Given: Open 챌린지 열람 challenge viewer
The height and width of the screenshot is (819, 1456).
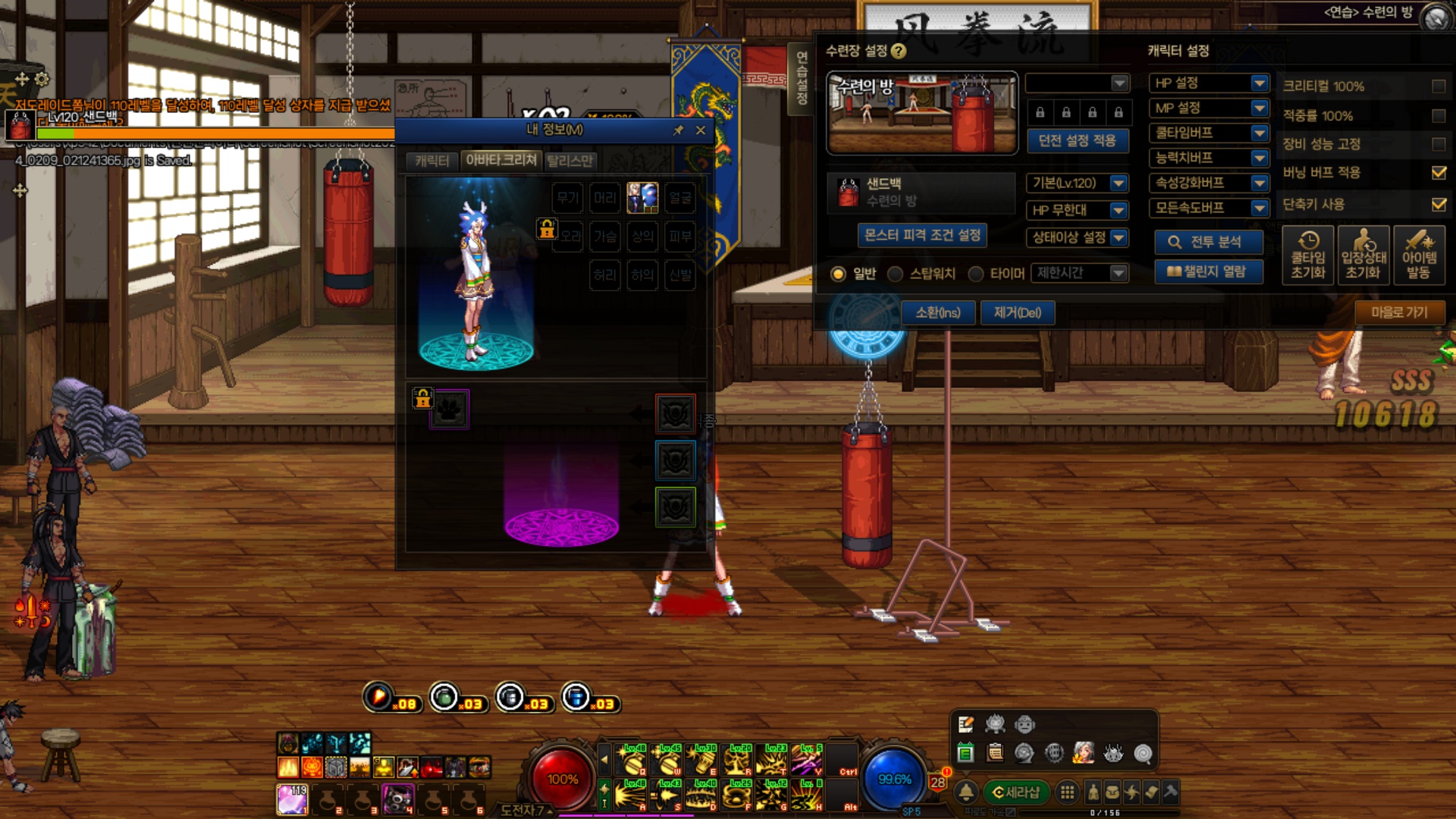Looking at the screenshot, I should (x=1209, y=271).
